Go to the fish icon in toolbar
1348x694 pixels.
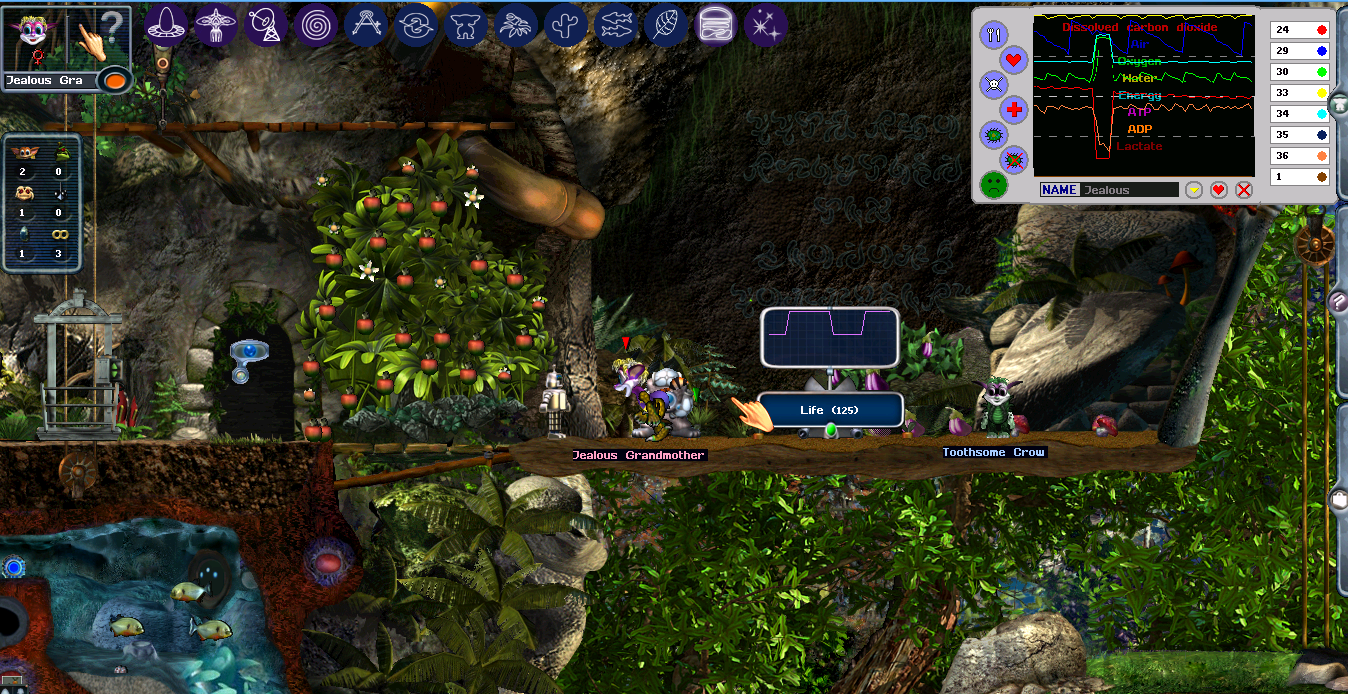click(x=616, y=25)
